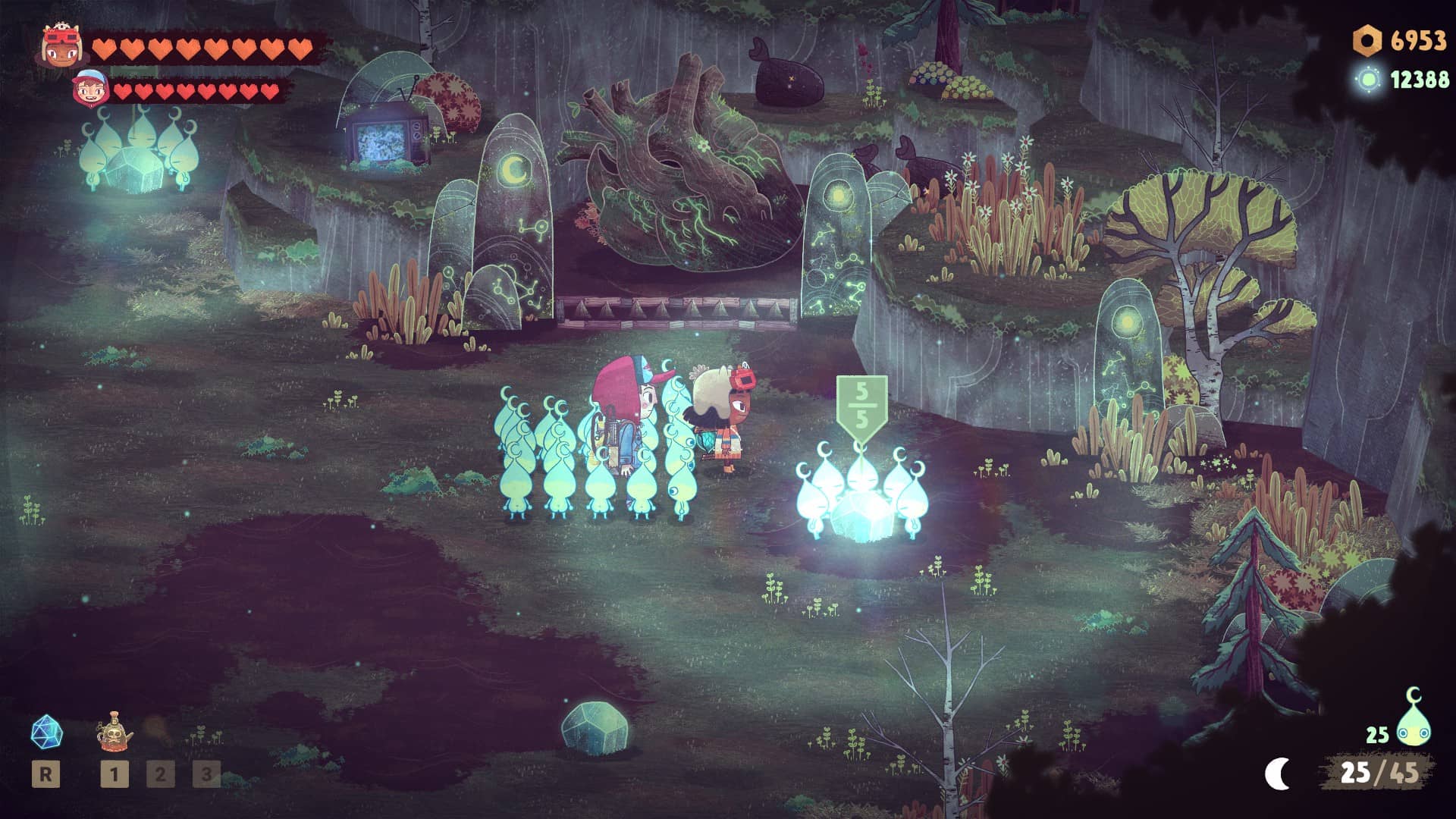Select the moon spriteling type icon
The width and height of the screenshot is (1456, 819).
click(1413, 718)
